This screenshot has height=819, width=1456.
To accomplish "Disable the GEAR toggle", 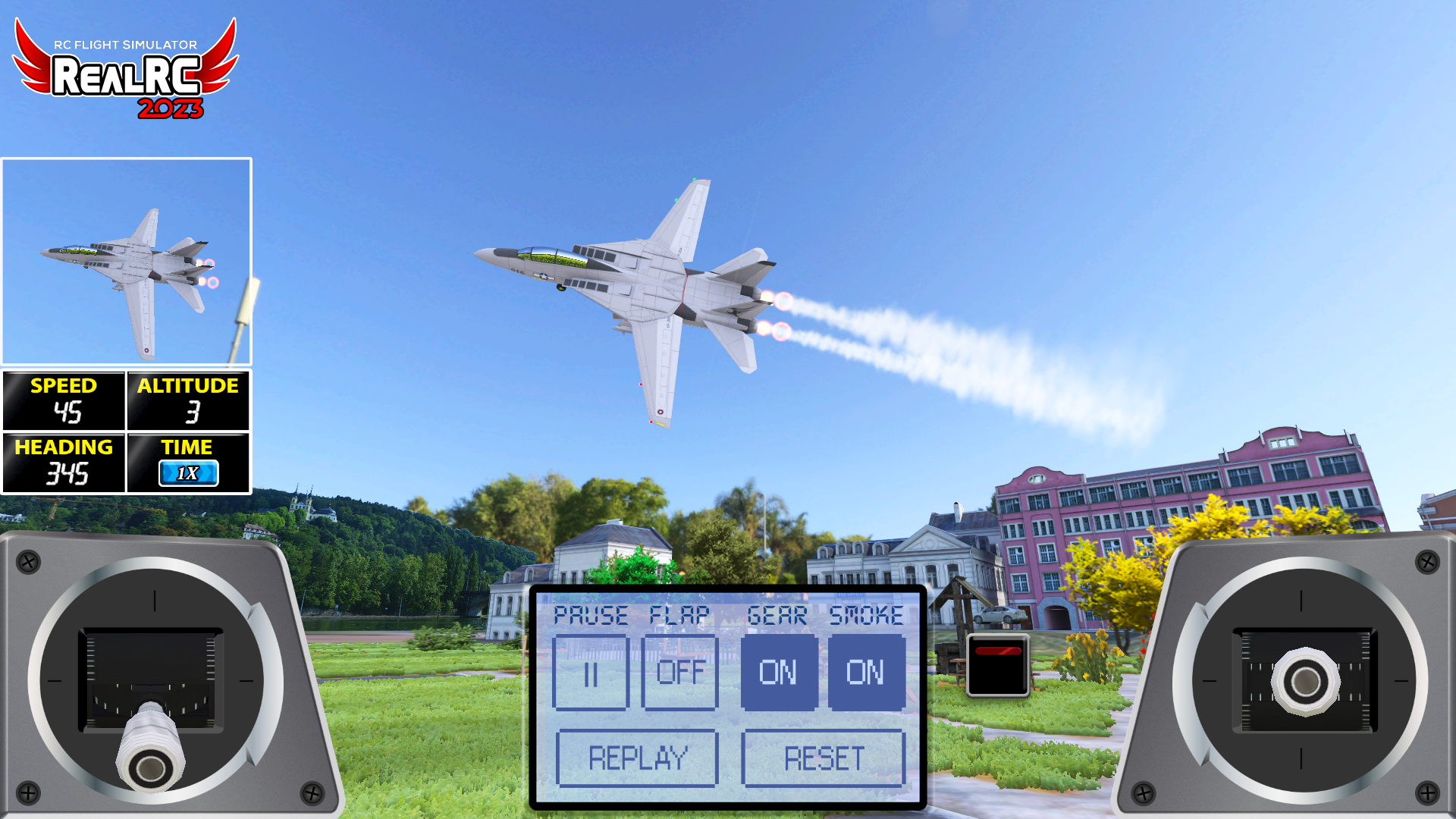I will click(x=780, y=673).
